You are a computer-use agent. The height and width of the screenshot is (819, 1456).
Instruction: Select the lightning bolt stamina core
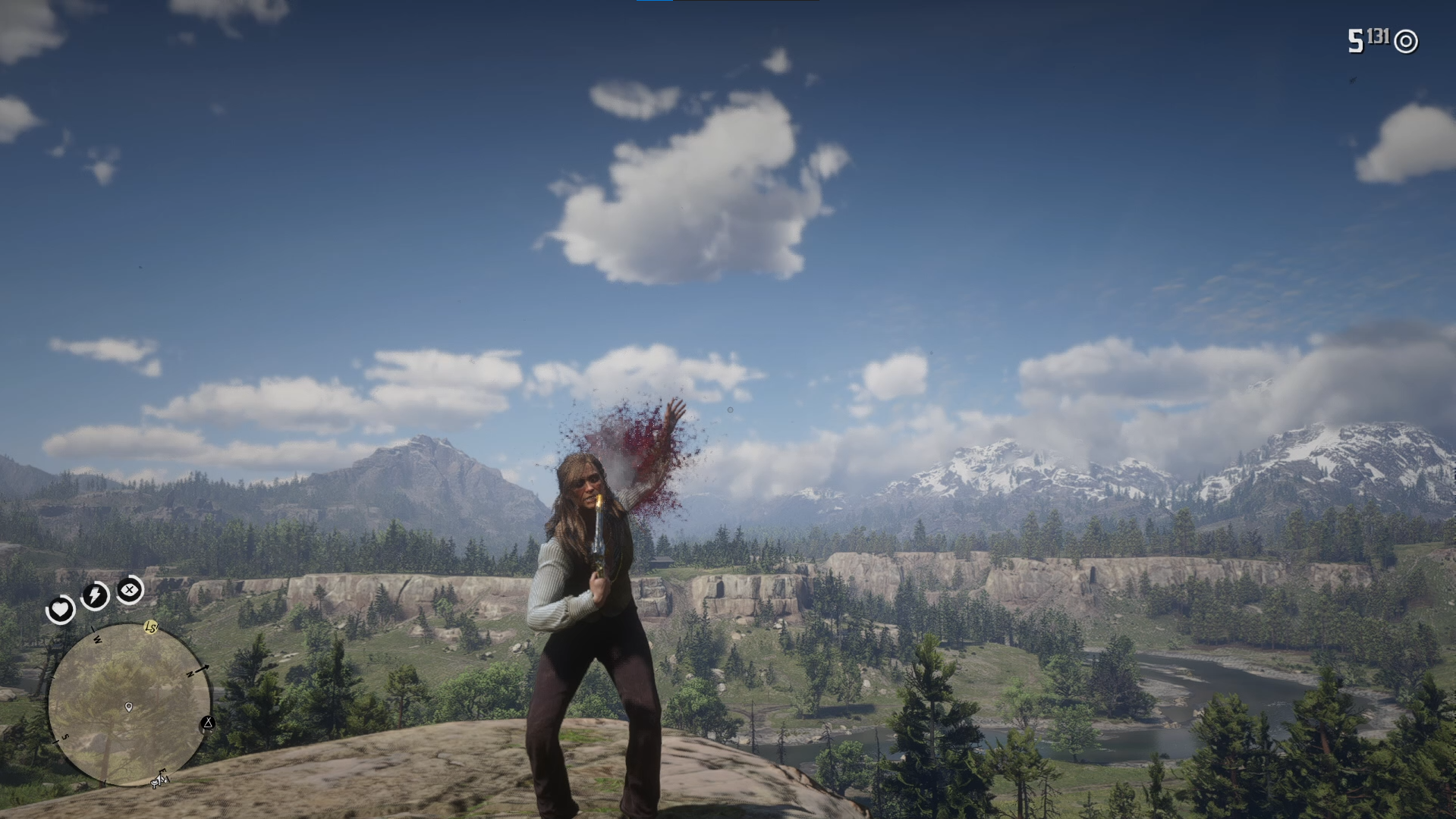96,596
